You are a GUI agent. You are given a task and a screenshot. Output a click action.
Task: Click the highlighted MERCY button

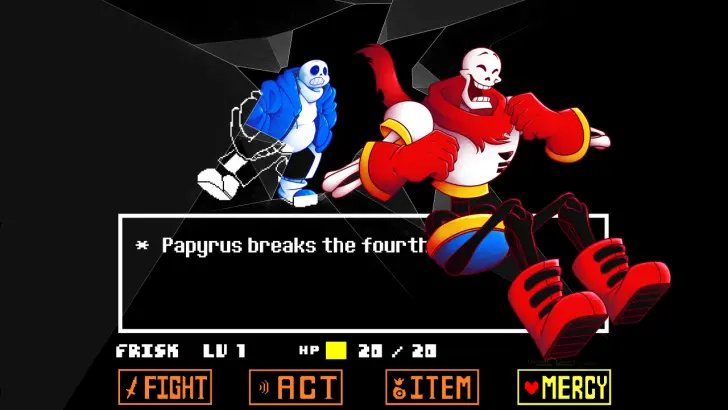coord(564,387)
